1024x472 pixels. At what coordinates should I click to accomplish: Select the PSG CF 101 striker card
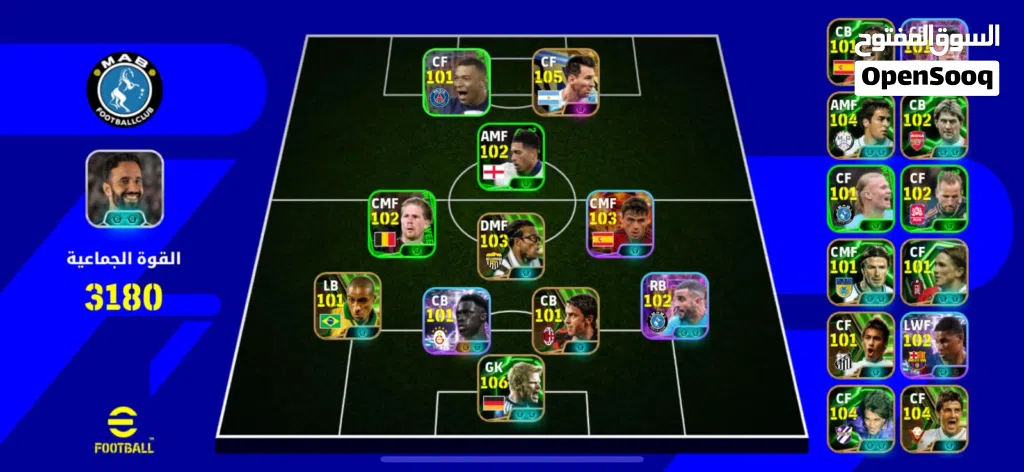(456, 82)
